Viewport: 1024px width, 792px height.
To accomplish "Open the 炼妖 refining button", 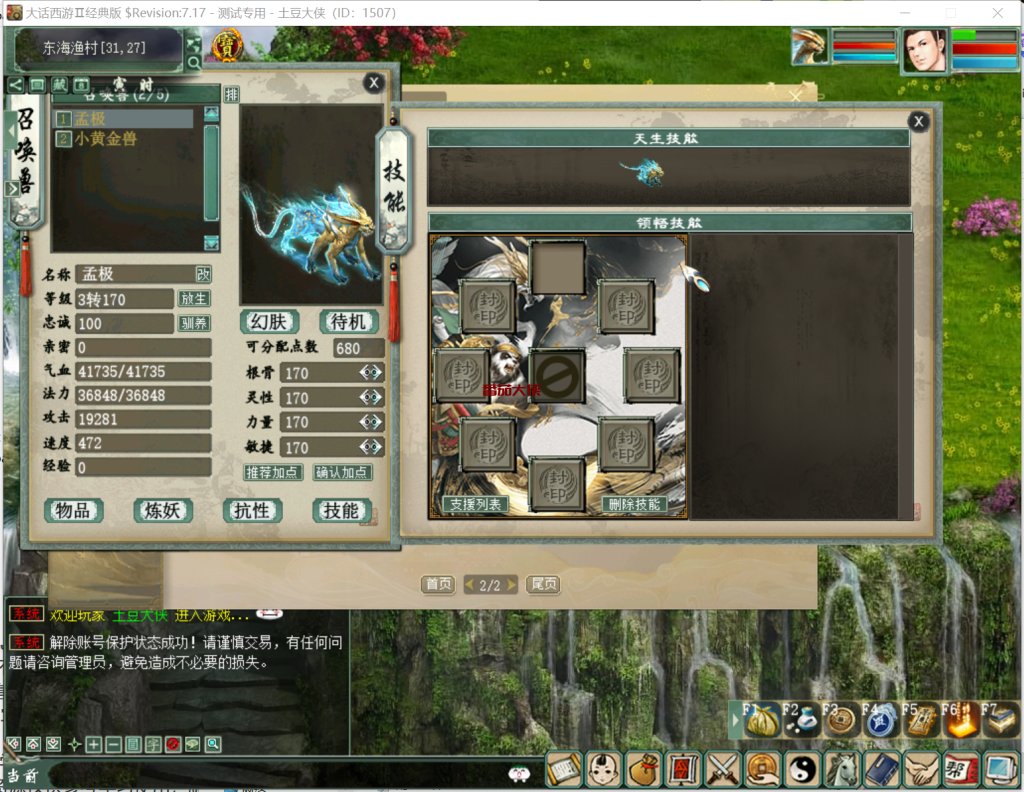I will point(162,511).
